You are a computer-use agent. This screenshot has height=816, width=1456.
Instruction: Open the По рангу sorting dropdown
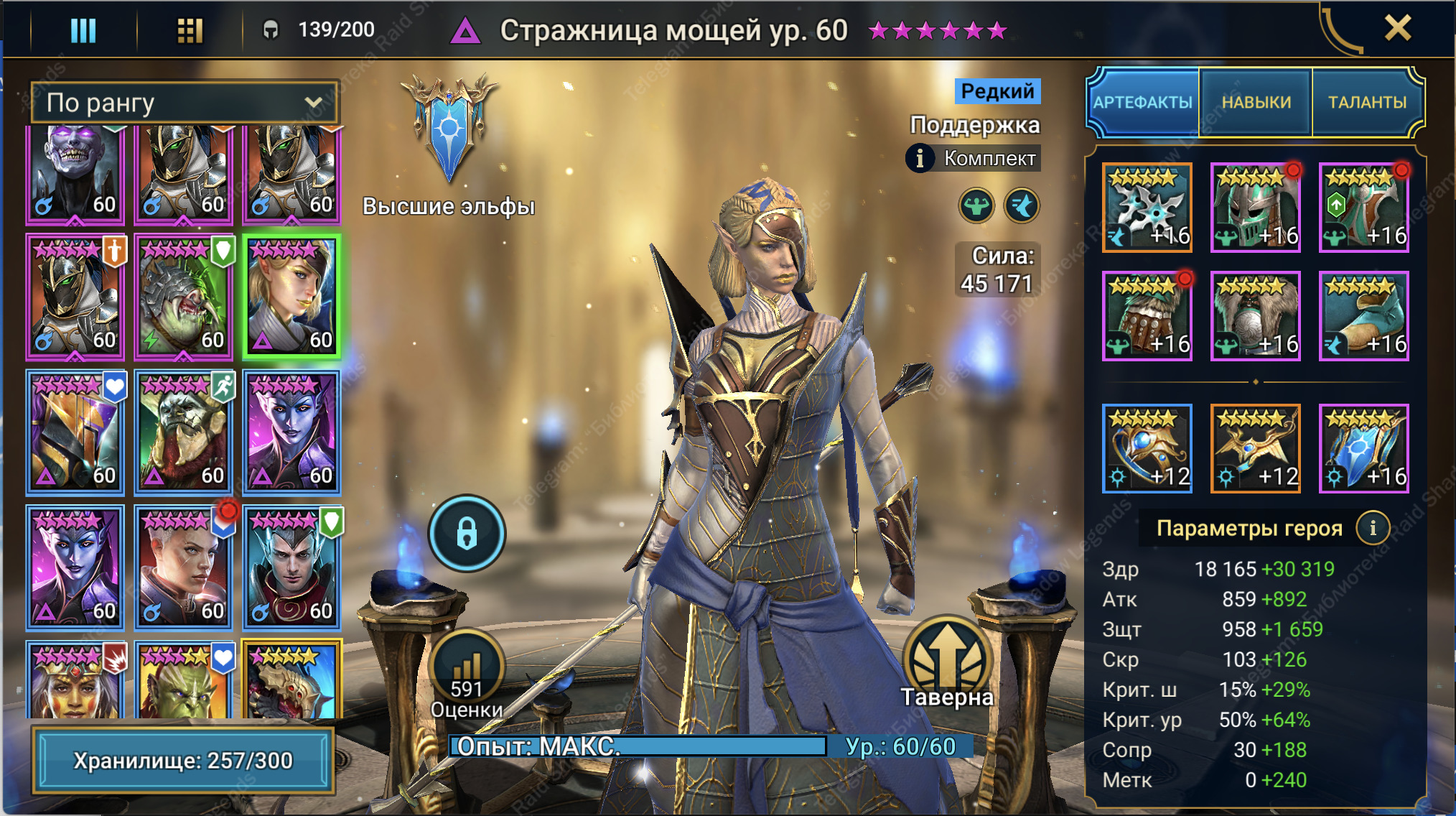(x=184, y=103)
